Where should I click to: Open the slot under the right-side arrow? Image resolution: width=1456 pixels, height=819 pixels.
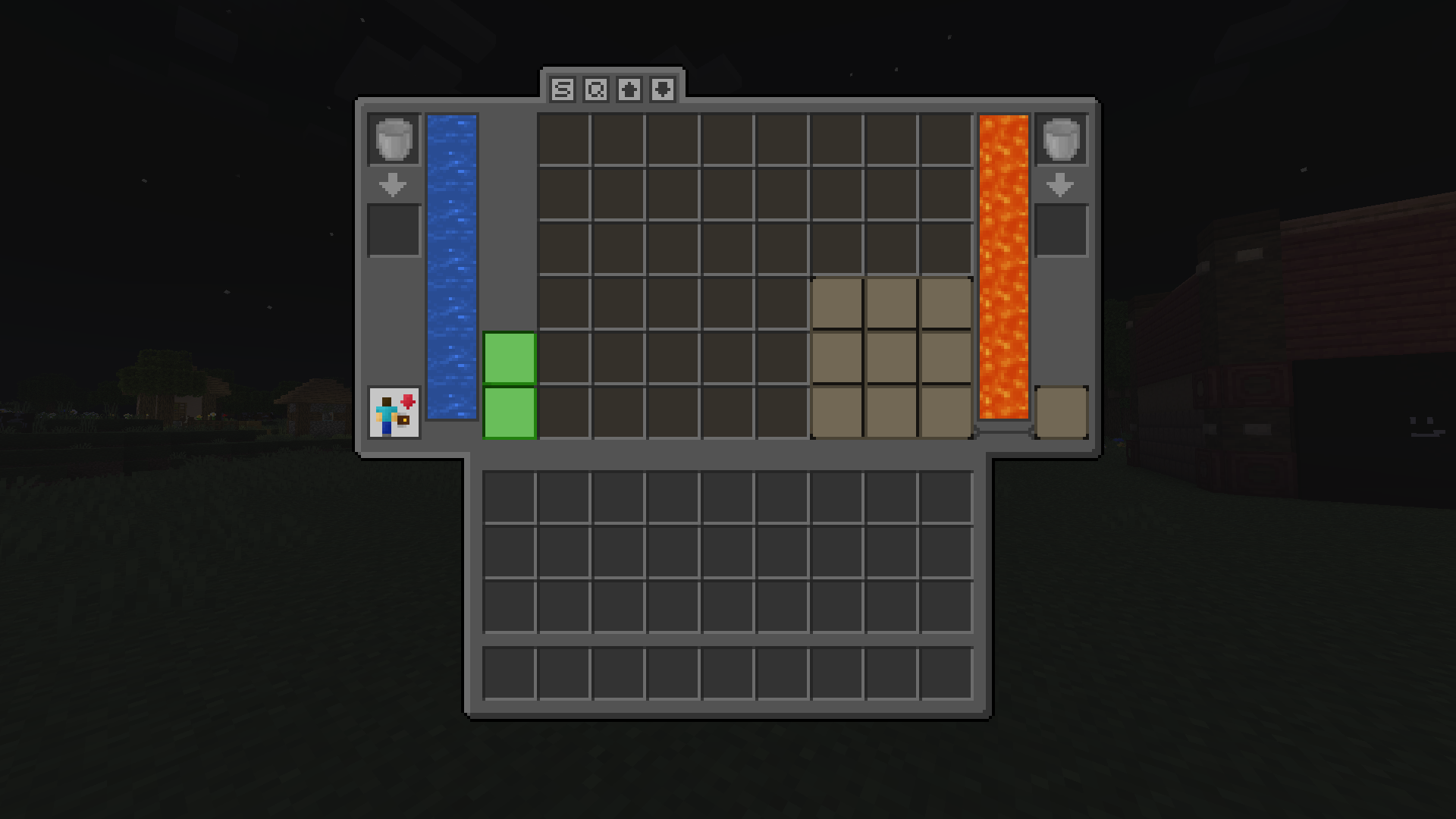(x=1060, y=227)
